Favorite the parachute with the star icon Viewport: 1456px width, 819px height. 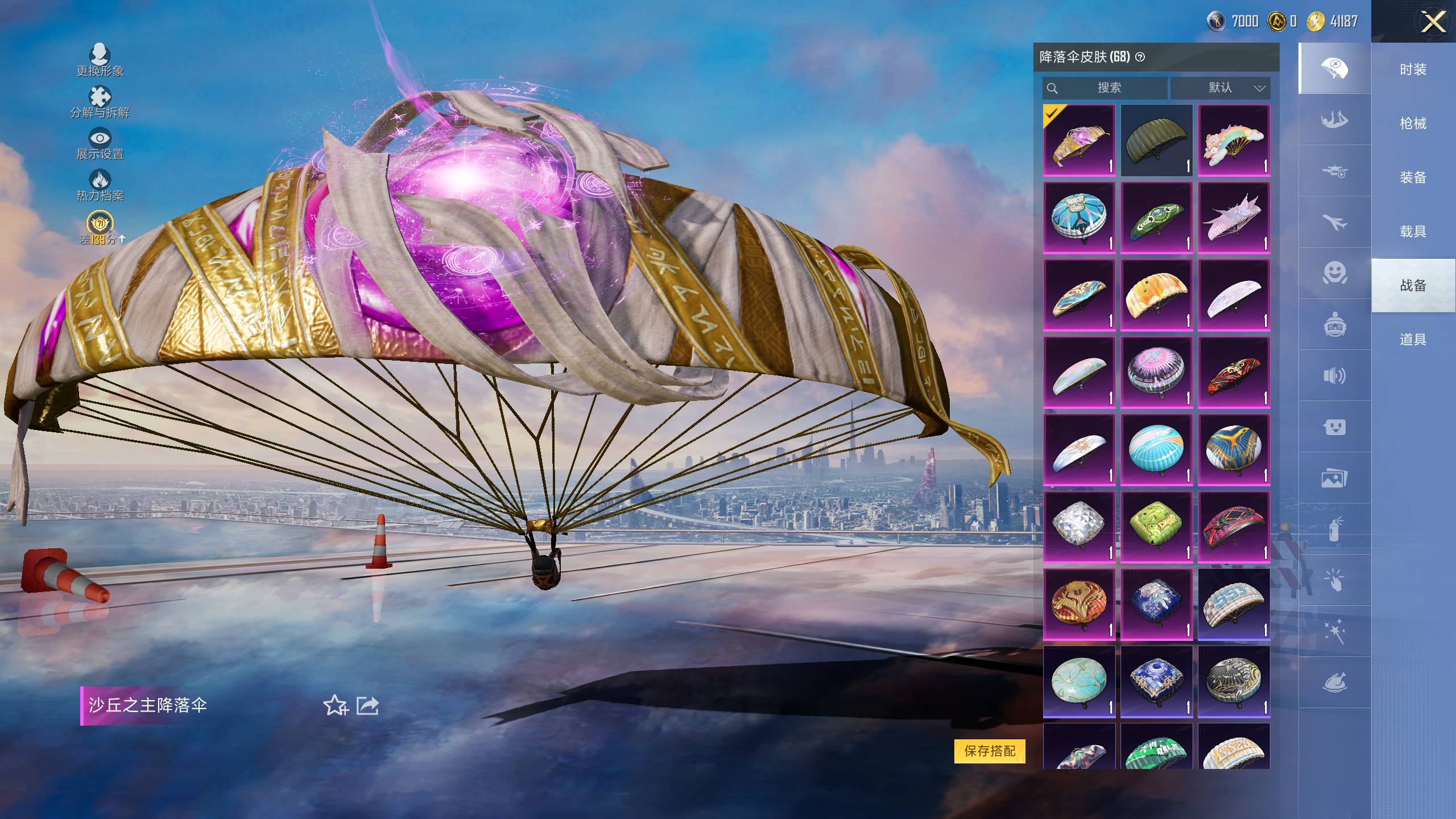coord(335,706)
